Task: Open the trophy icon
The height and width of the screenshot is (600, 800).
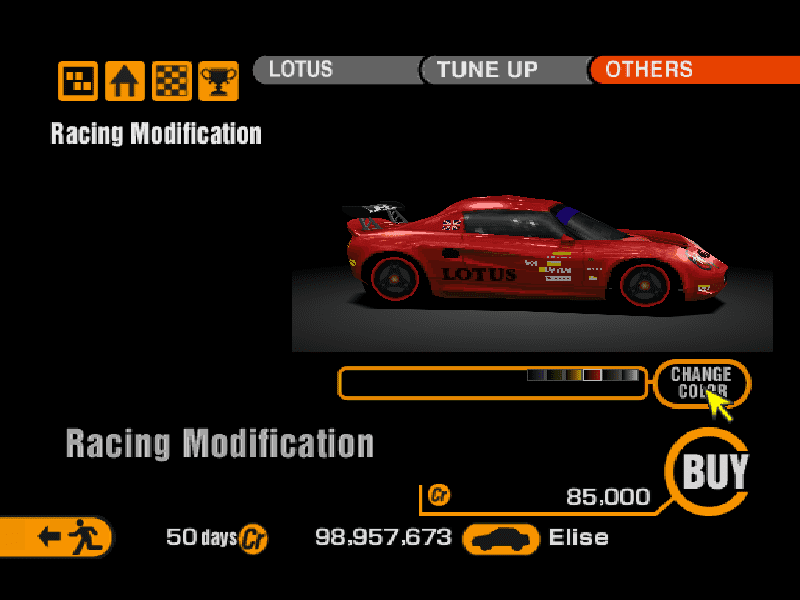Action: pyautogui.click(x=218, y=81)
